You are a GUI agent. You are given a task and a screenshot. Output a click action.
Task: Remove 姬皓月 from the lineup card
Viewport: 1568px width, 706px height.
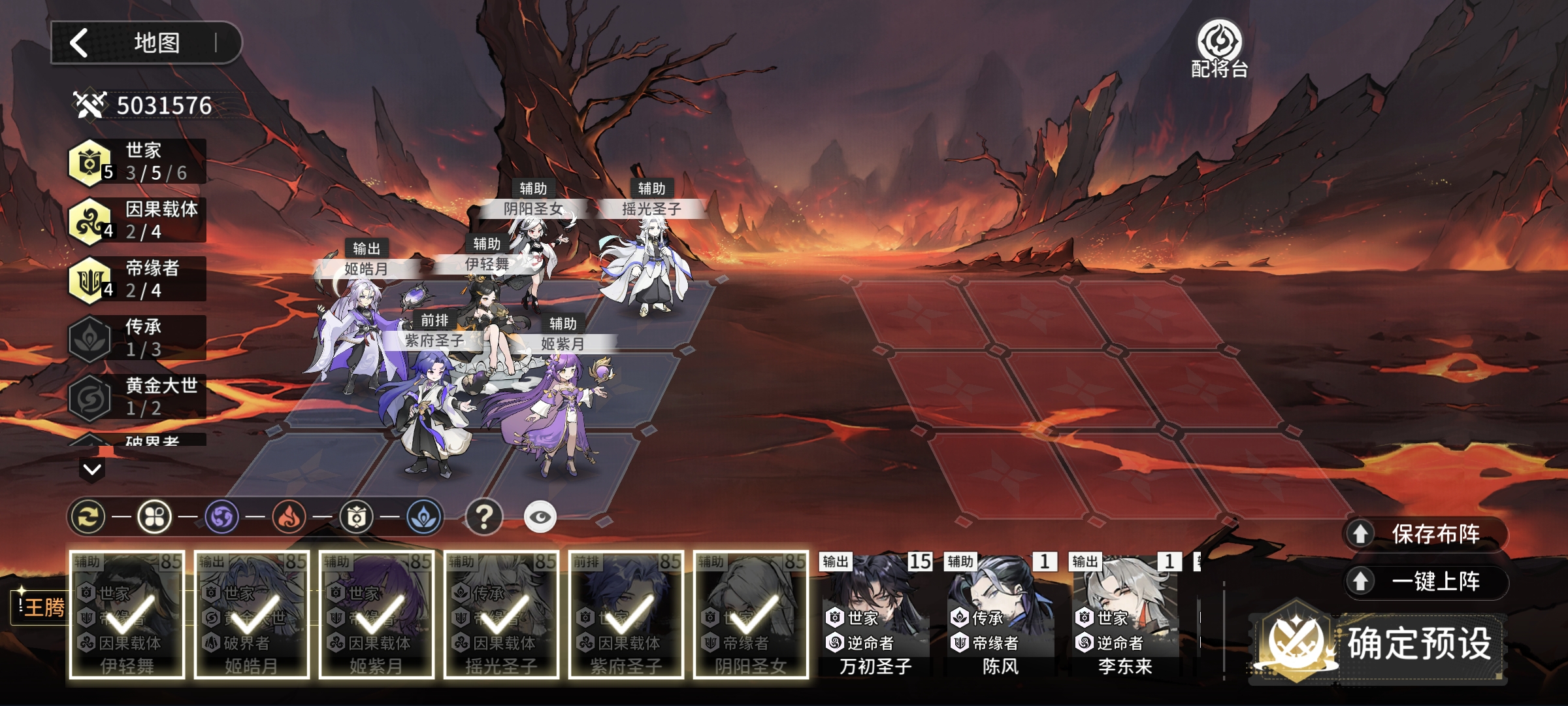[x=252, y=614]
